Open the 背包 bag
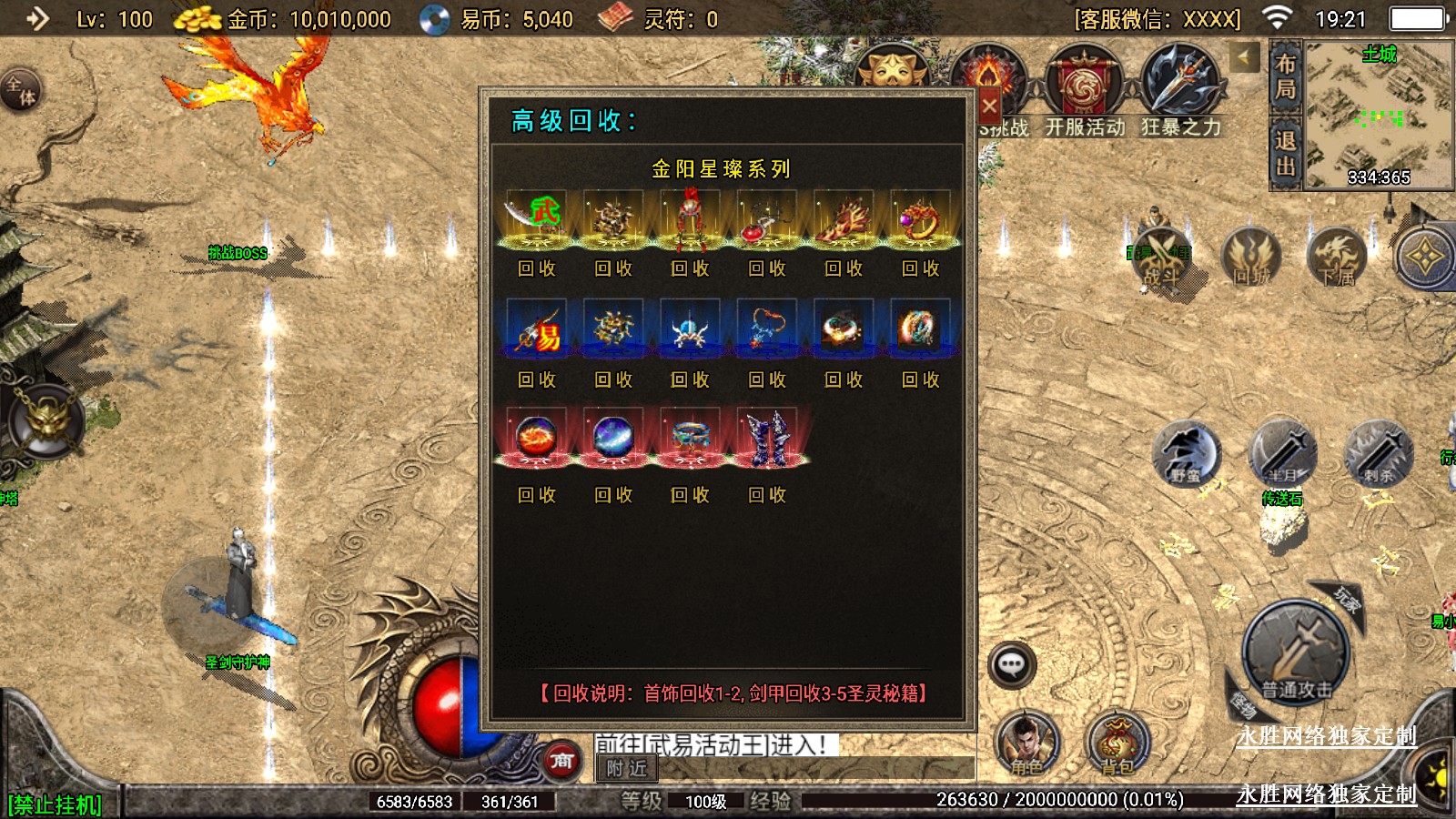The height and width of the screenshot is (819, 1456). [x=1117, y=742]
